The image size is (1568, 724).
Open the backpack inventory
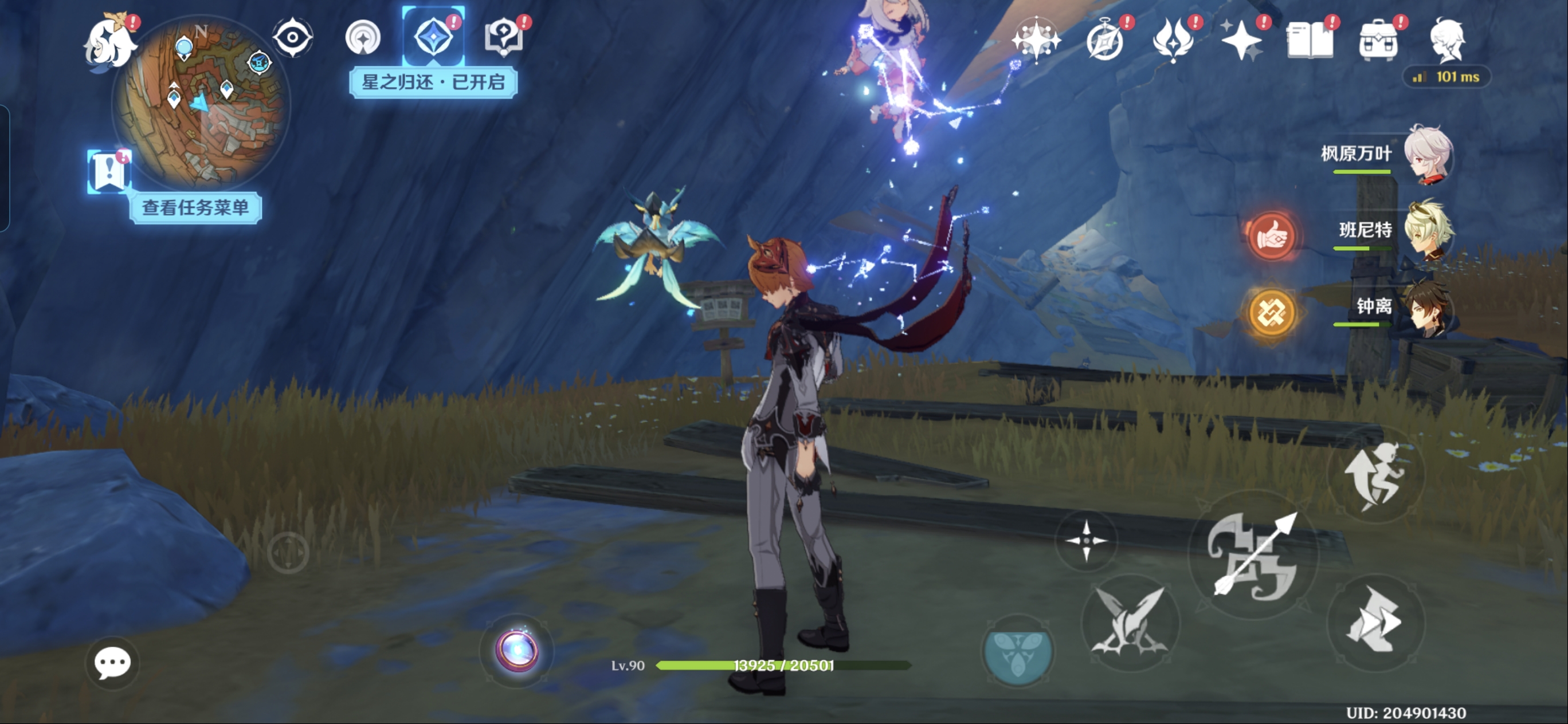coord(1379,41)
